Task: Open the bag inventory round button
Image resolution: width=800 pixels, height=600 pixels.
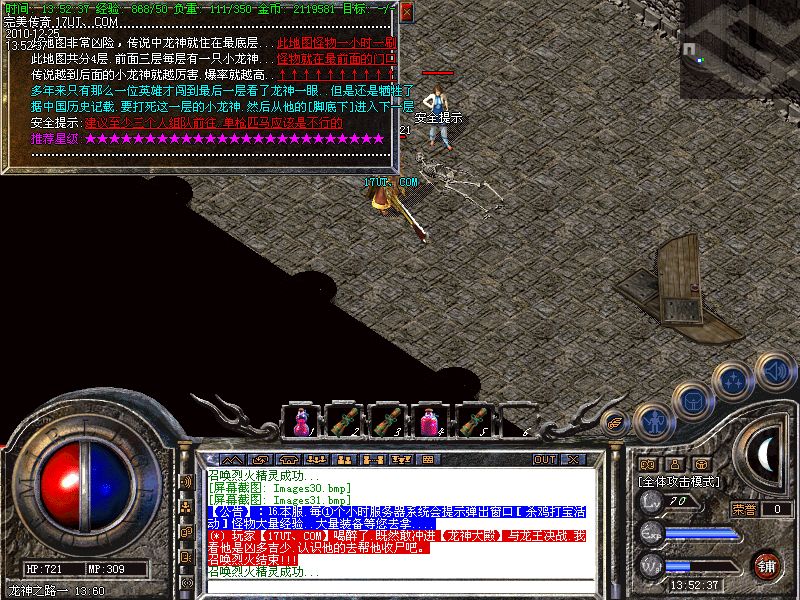Action: click(x=692, y=400)
